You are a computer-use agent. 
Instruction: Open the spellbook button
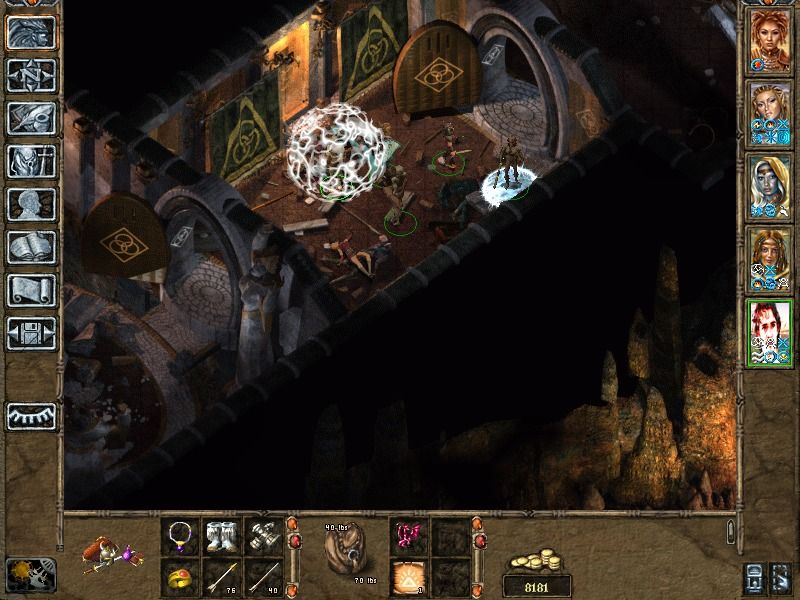pos(31,246)
